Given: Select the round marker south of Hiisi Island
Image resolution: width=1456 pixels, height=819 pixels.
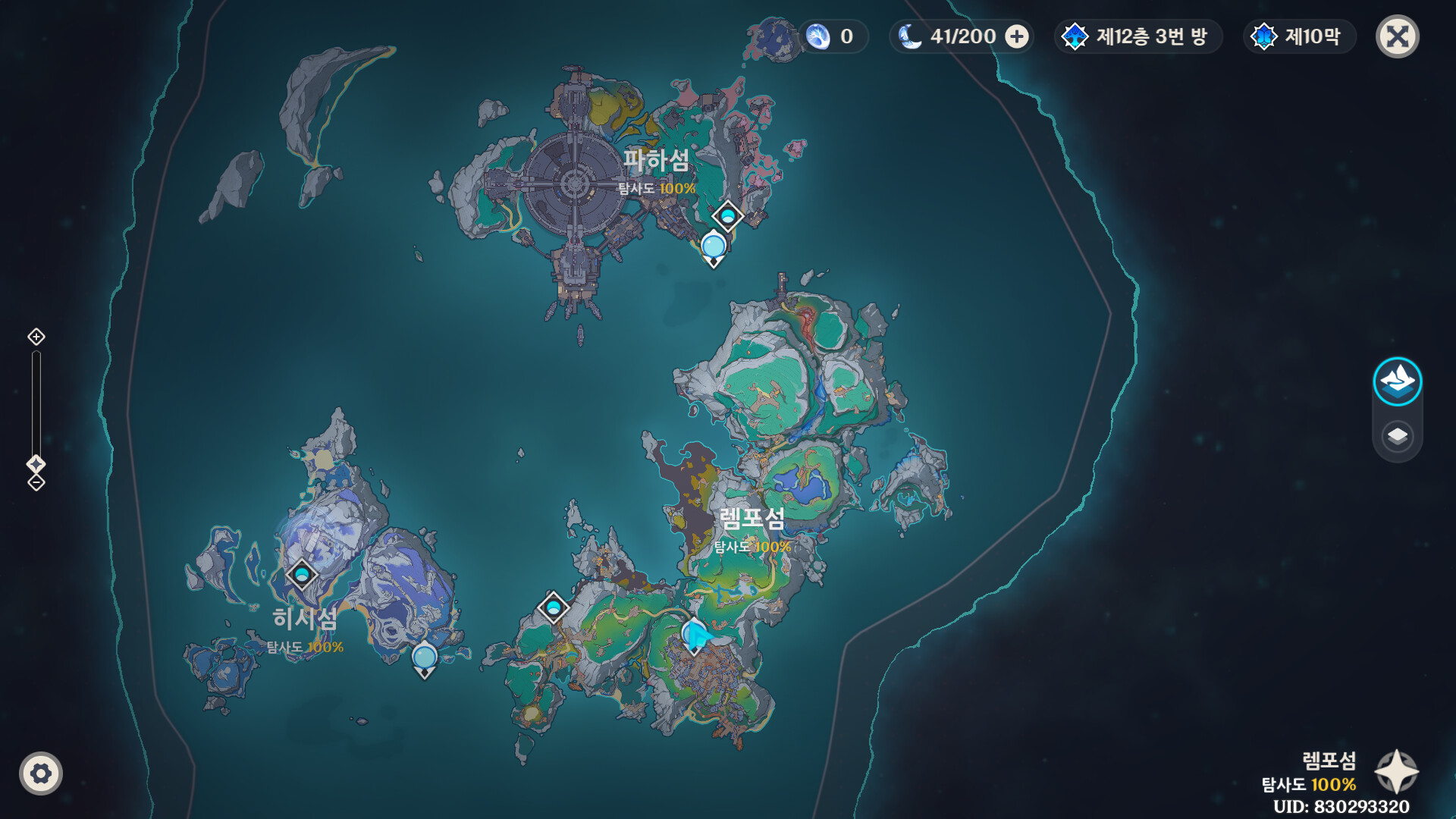Looking at the screenshot, I should coord(425,658).
